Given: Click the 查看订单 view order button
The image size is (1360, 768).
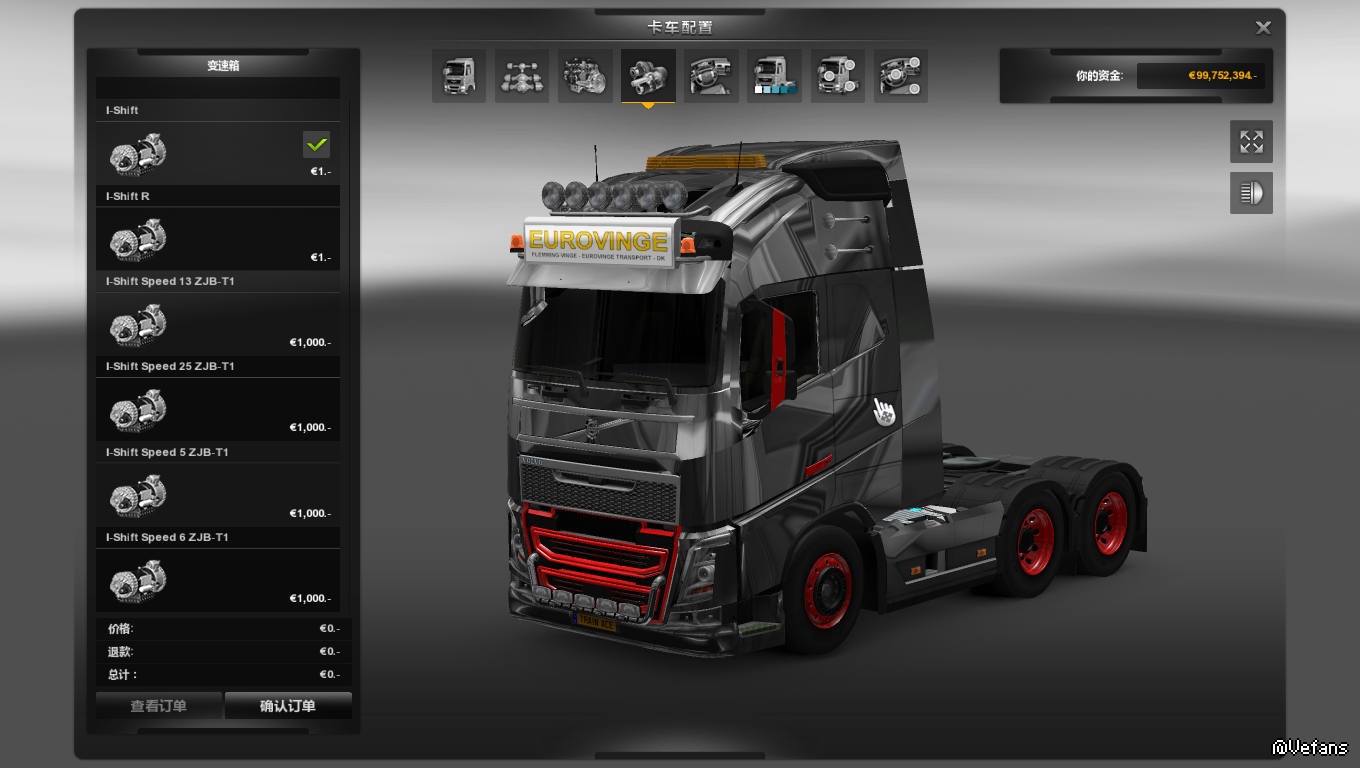Looking at the screenshot, I should 159,706.
